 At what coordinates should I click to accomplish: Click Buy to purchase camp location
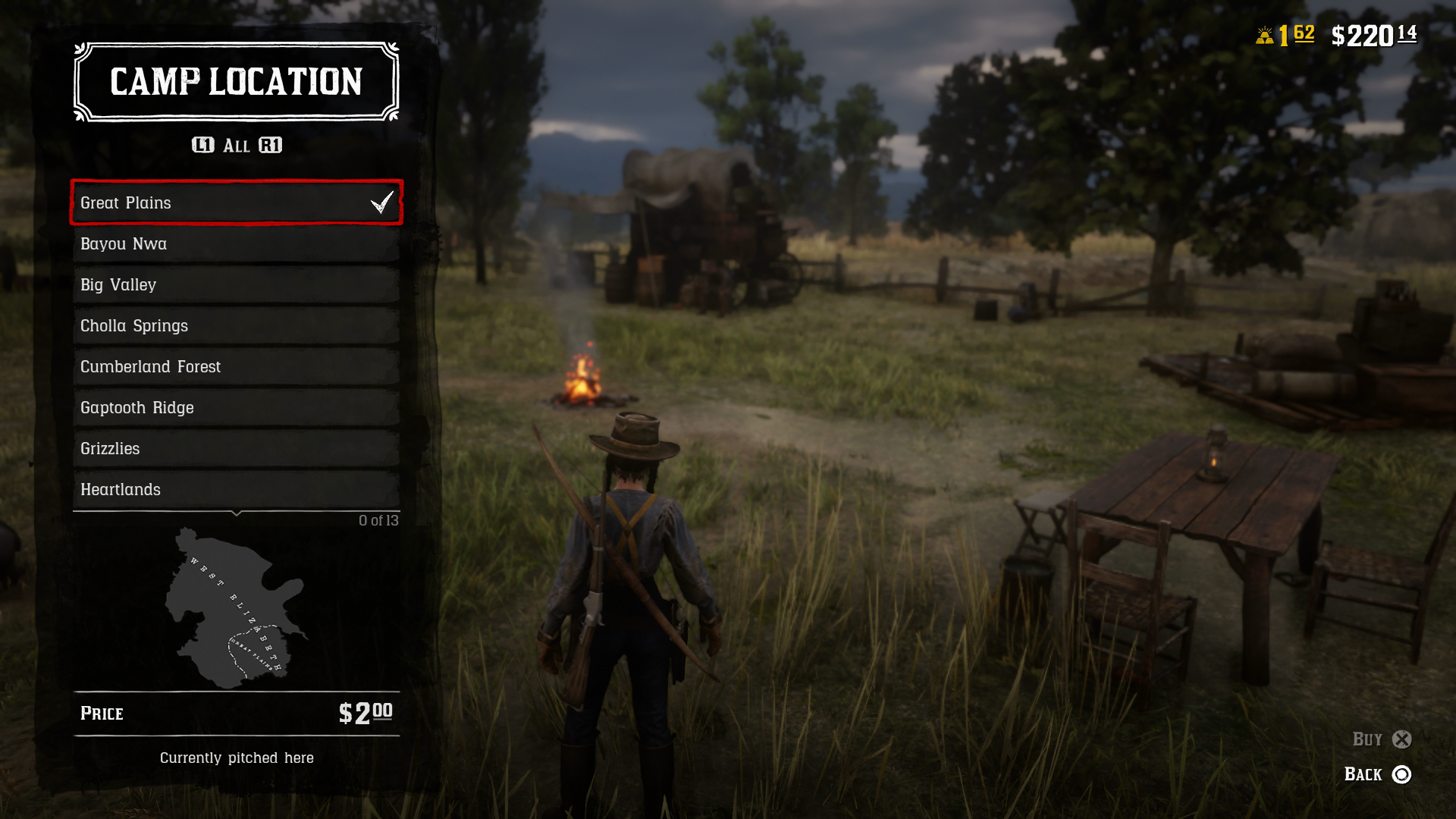click(x=1369, y=739)
